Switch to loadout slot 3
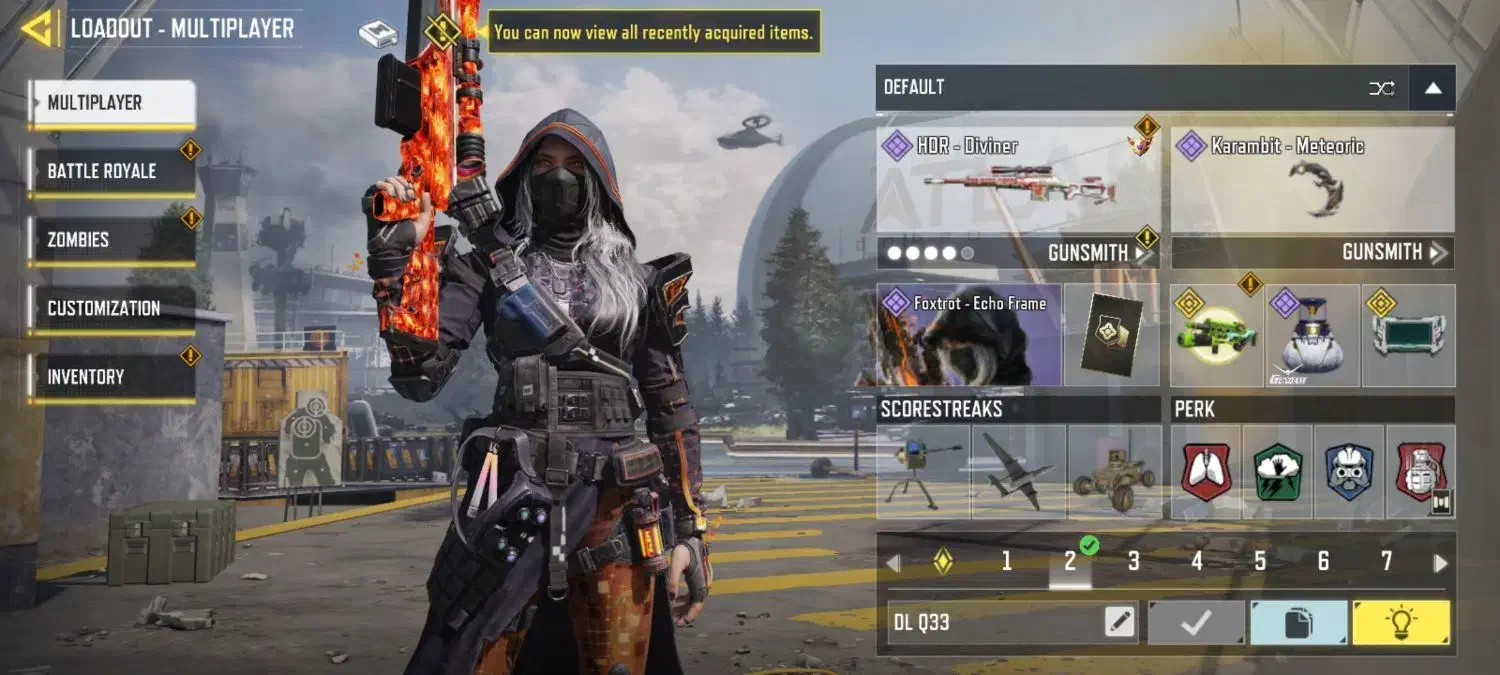This screenshot has width=1500, height=675. point(1133,562)
